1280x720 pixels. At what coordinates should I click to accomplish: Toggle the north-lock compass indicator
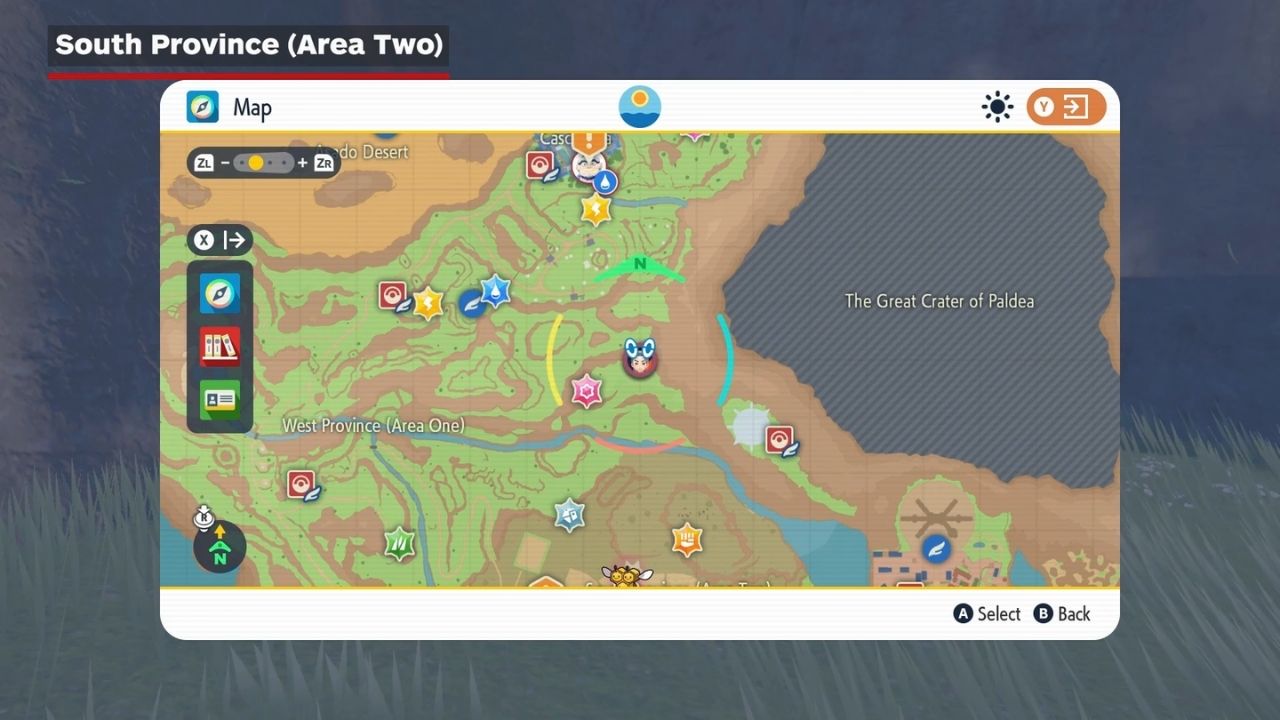coord(219,546)
